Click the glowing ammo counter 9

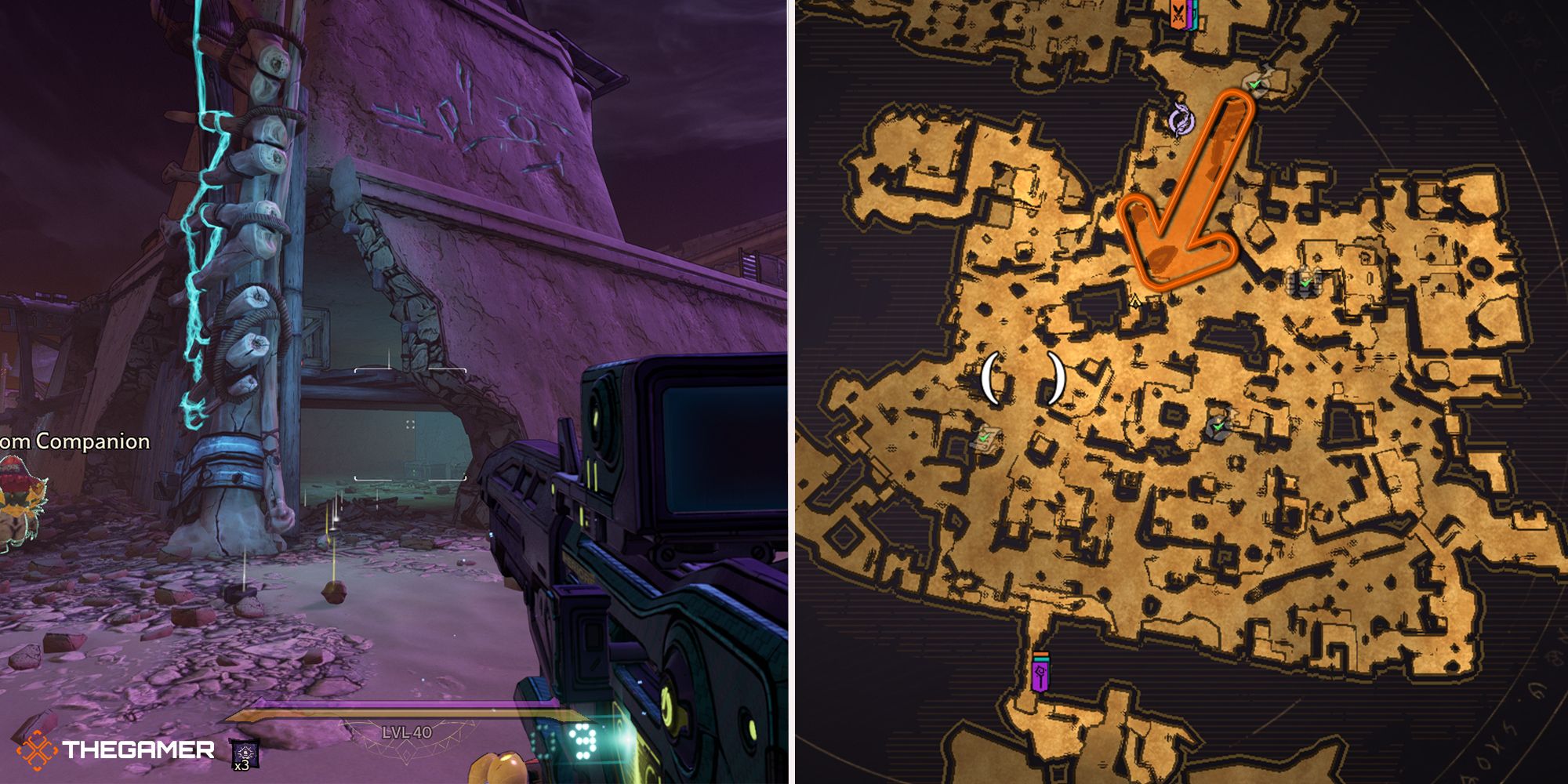584,741
